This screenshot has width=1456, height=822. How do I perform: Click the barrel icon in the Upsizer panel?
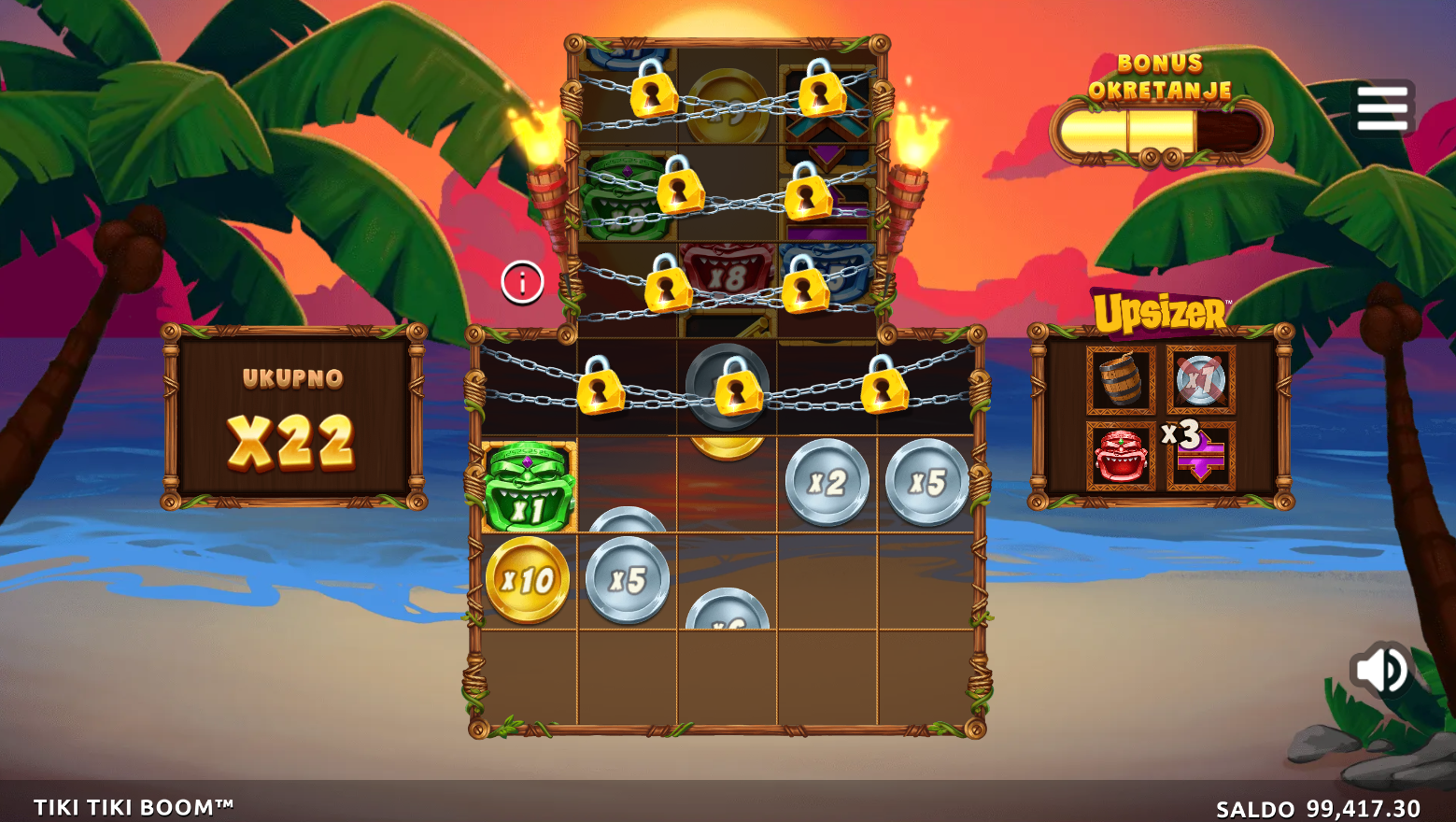[x=1121, y=379]
